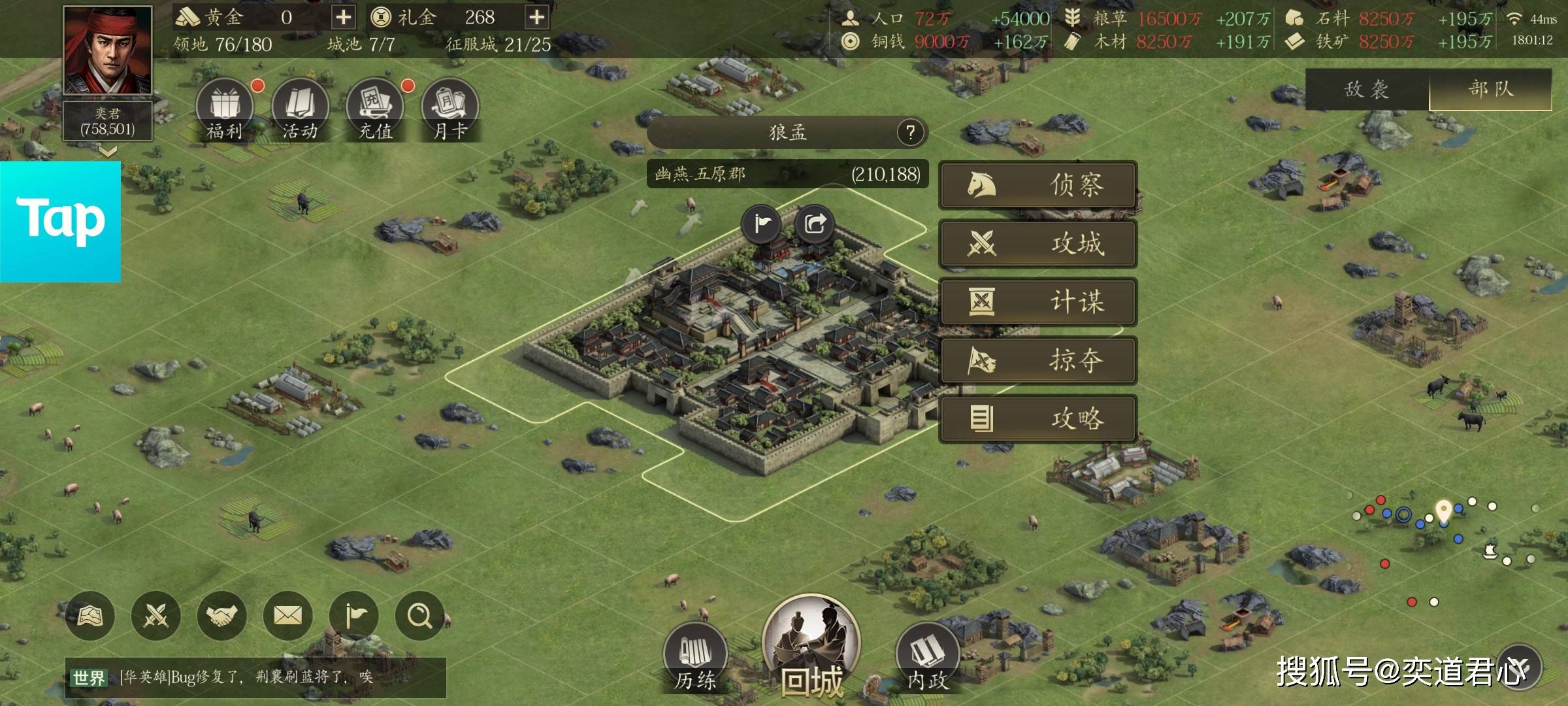Image resolution: width=1568 pixels, height=706 pixels.
Task: Click the question mark beside 狼孟
Action: click(910, 133)
